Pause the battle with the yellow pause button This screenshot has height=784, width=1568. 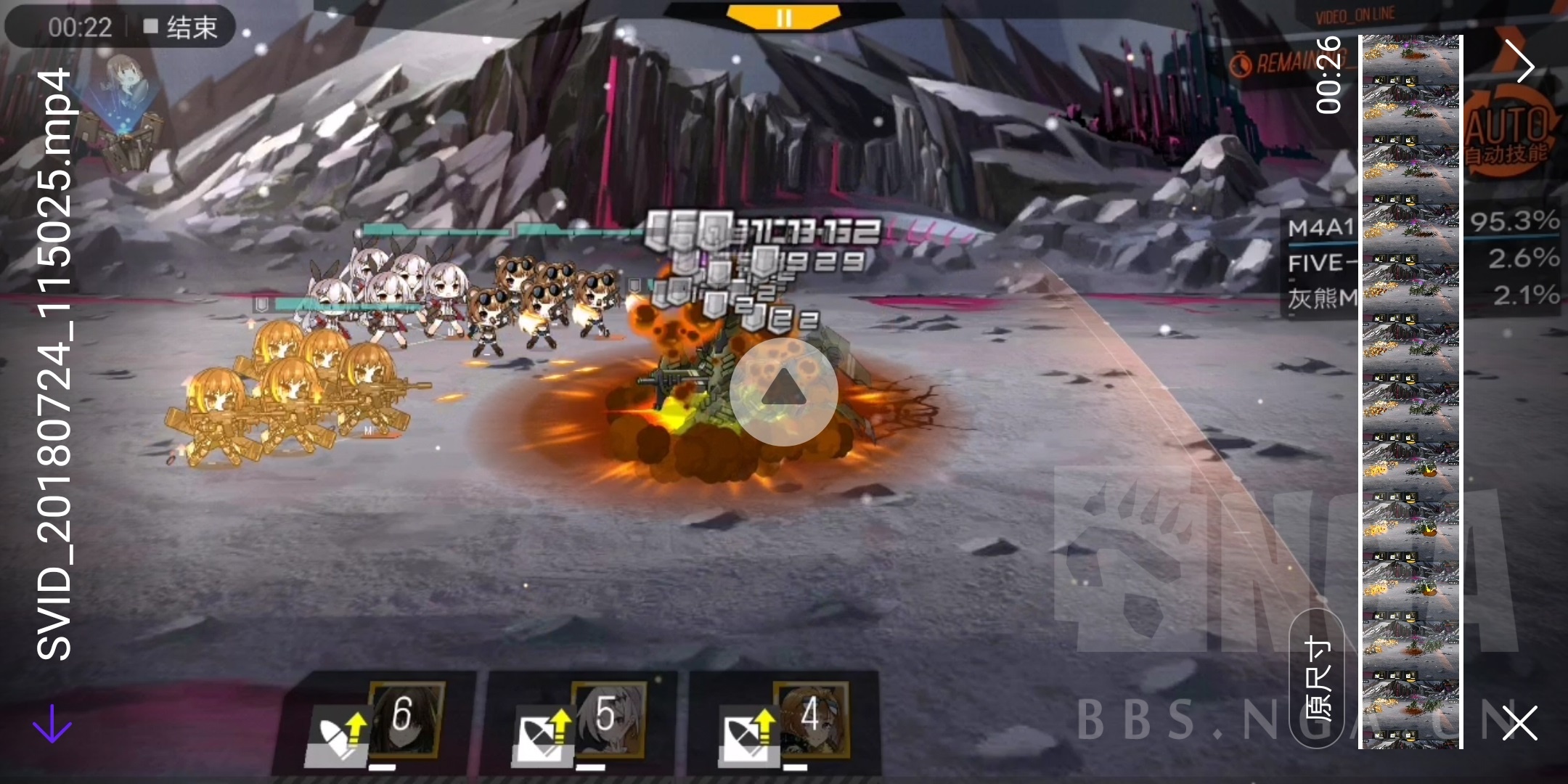click(x=784, y=16)
